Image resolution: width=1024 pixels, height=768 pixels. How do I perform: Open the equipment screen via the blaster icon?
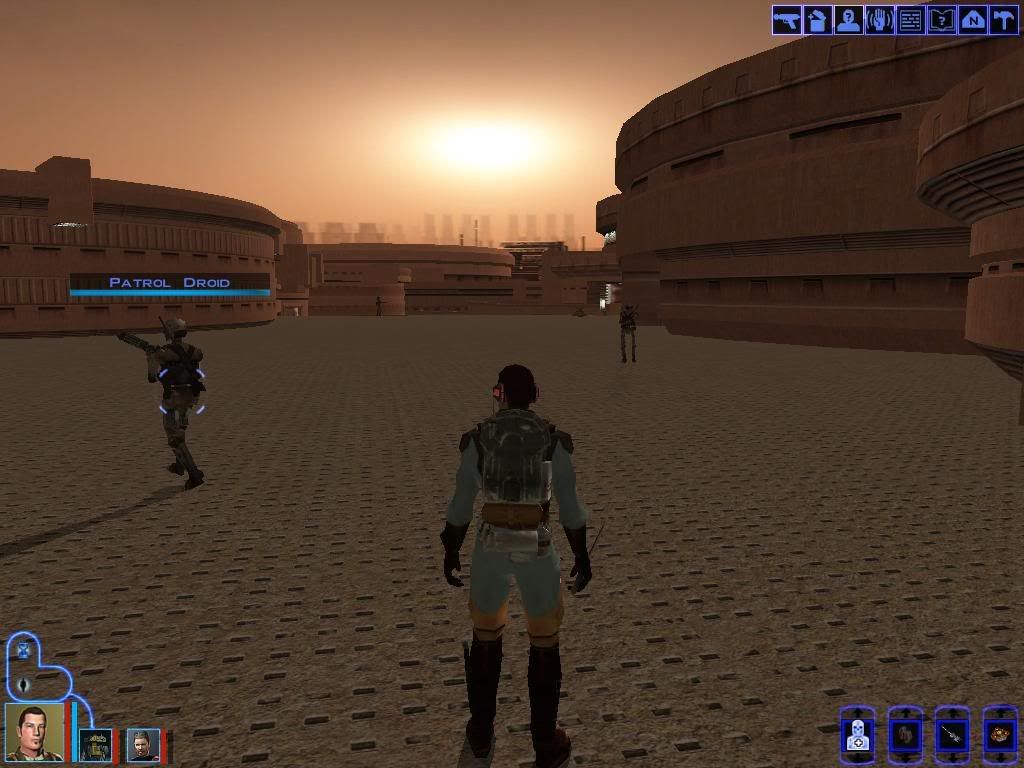click(786, 20)
